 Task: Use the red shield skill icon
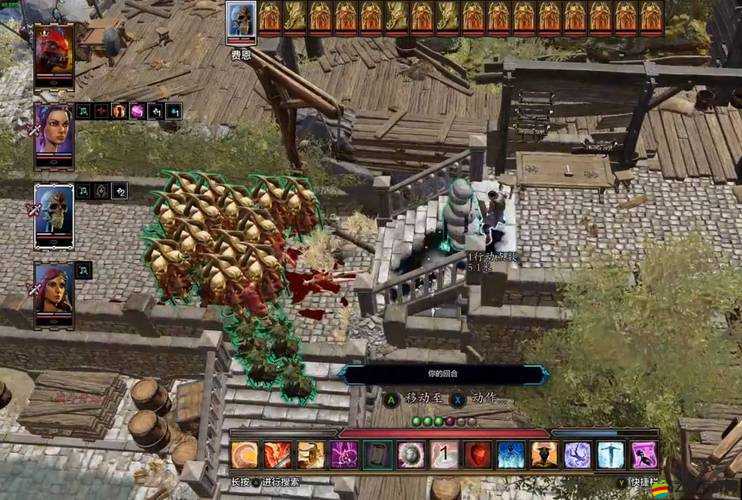(x=477, y=455)
